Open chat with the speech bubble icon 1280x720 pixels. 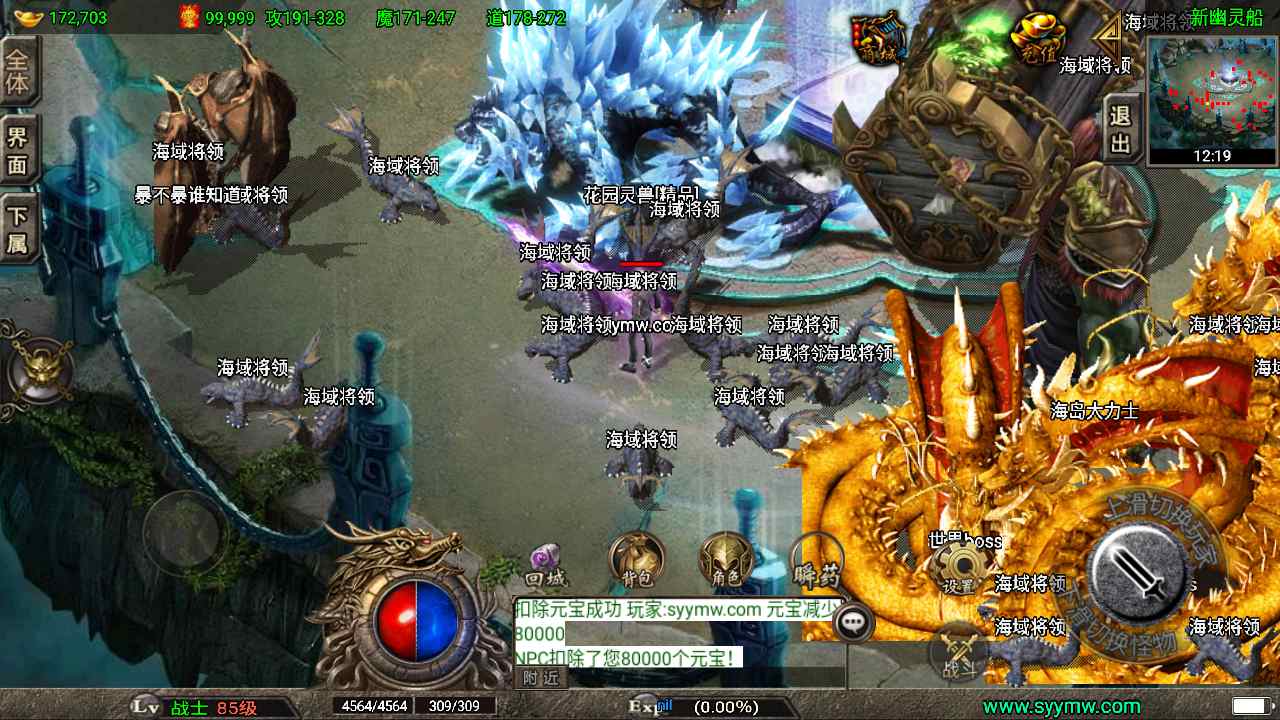pyautogui.click(x=853, y=622)
